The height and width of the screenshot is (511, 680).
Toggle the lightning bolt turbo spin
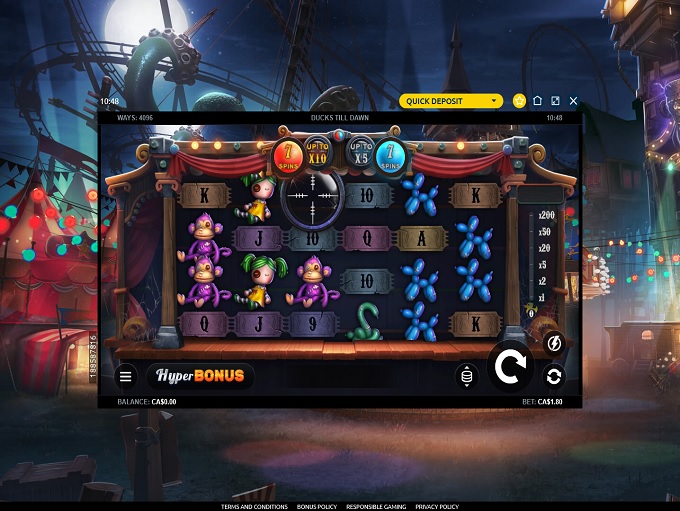pos(553,344)
